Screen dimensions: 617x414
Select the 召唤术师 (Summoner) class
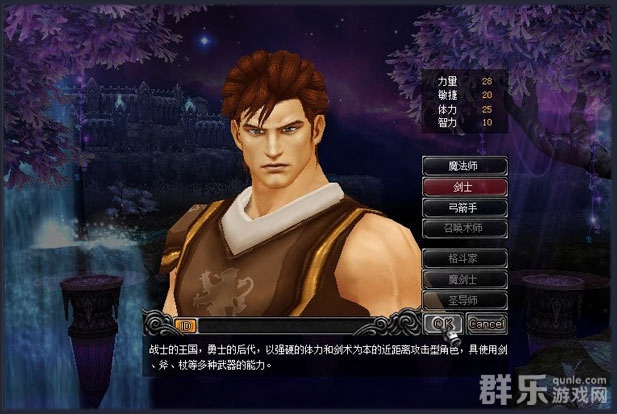click(463, 228)
